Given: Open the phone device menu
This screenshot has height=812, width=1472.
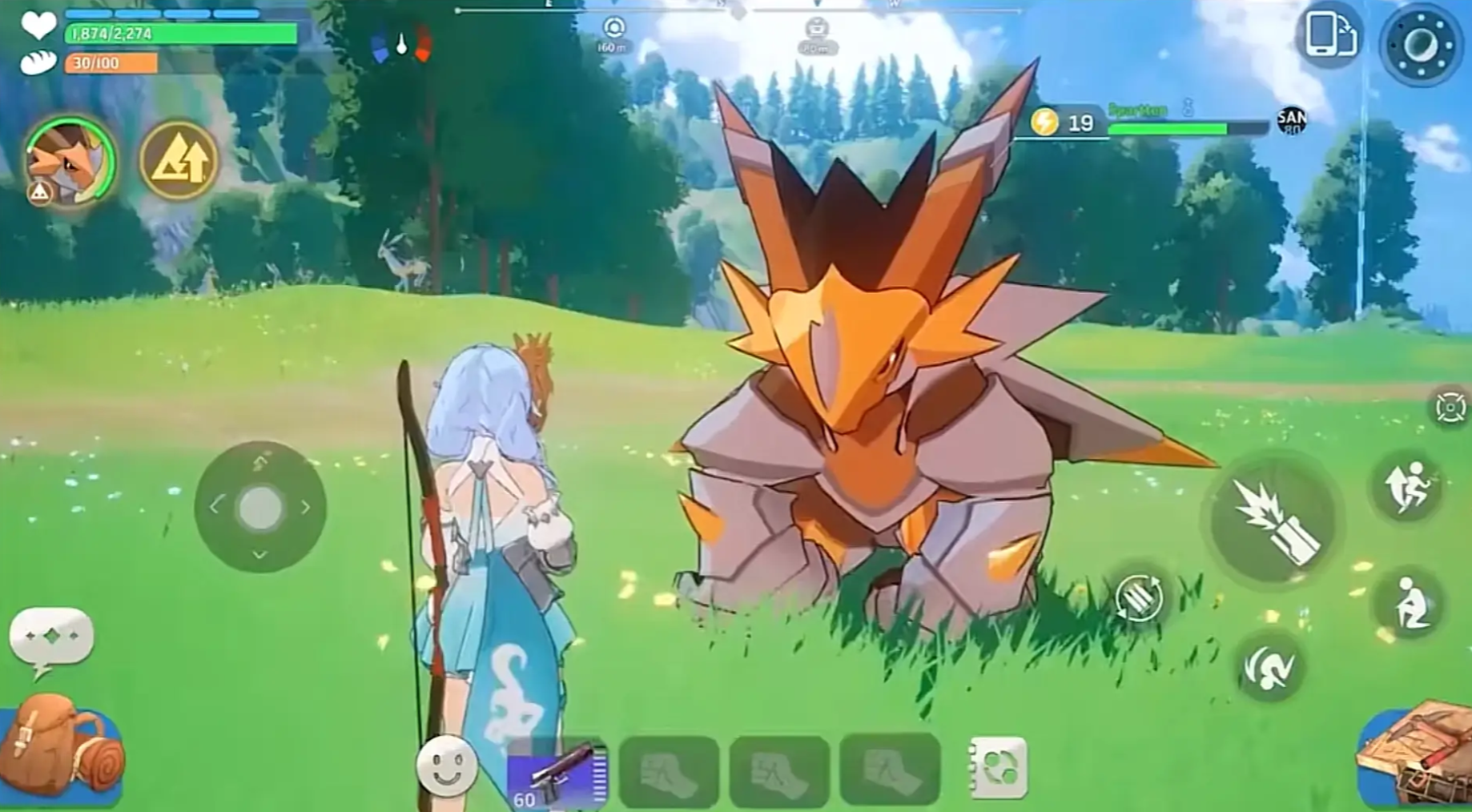Looking at the screenshot, I should [x=1329, y=35].
